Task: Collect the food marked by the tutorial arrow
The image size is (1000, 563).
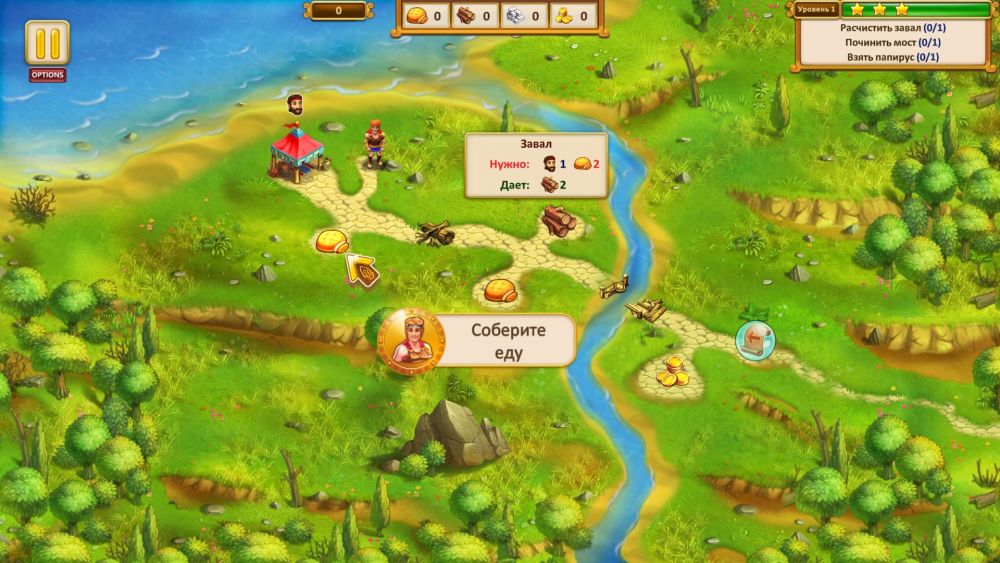Action: coord(332,242)
